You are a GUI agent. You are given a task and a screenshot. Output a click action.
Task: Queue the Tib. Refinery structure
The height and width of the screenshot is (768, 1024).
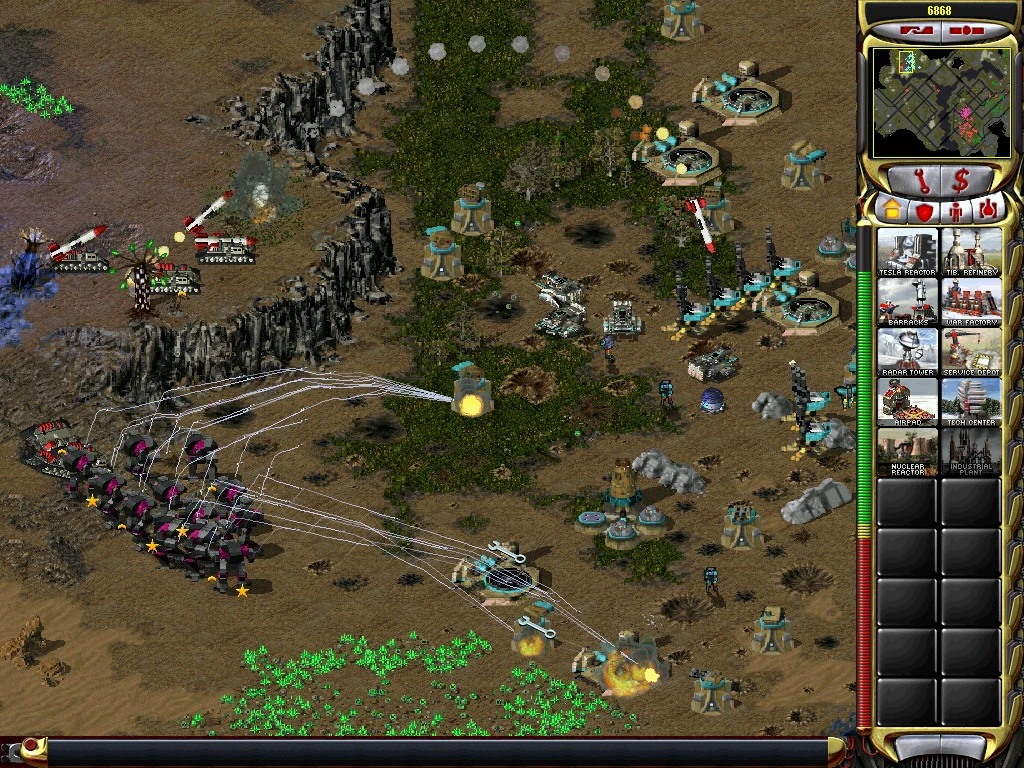[971, 252]
